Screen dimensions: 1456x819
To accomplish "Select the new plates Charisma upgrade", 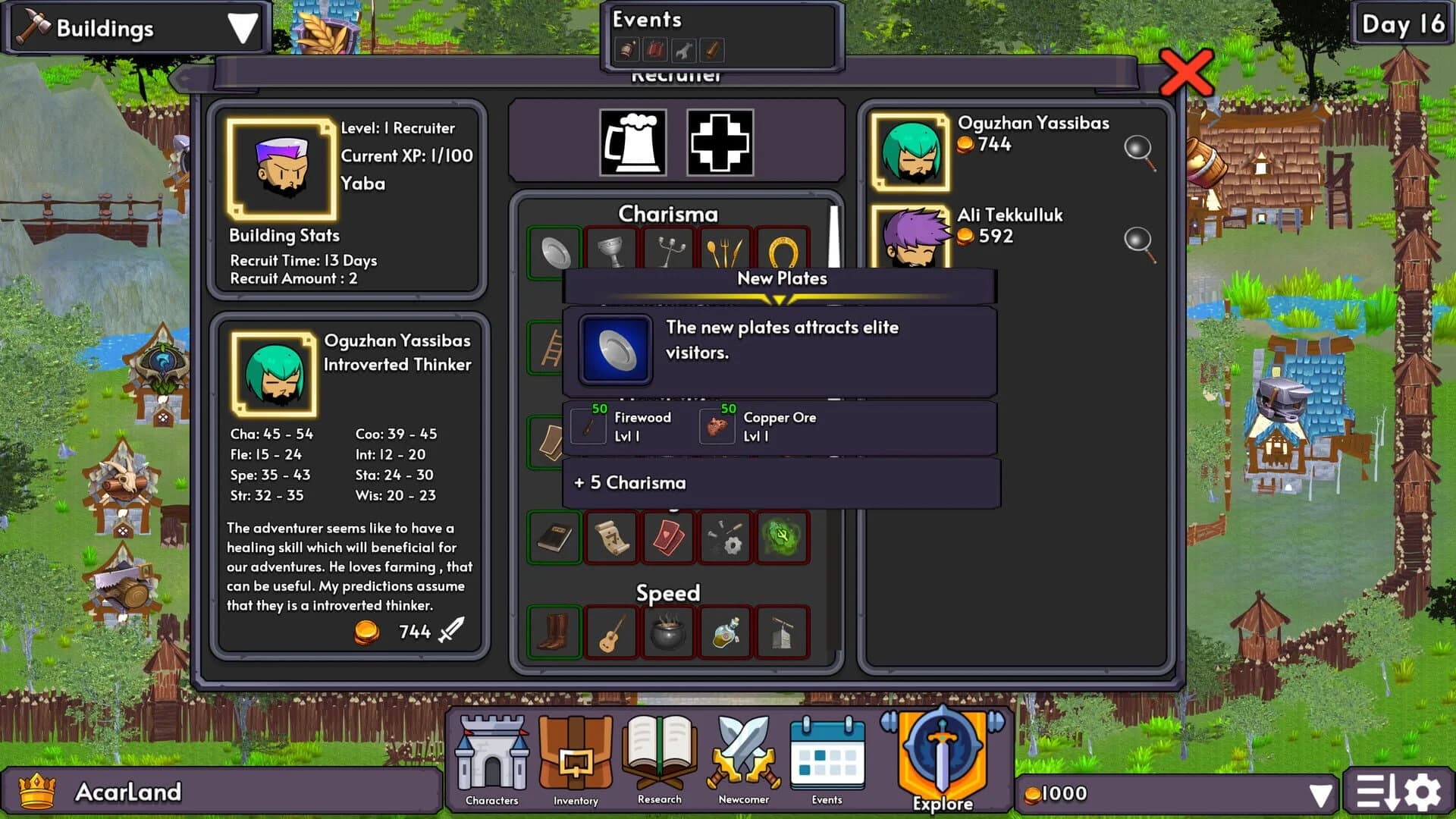I will (x=554, y=252).
